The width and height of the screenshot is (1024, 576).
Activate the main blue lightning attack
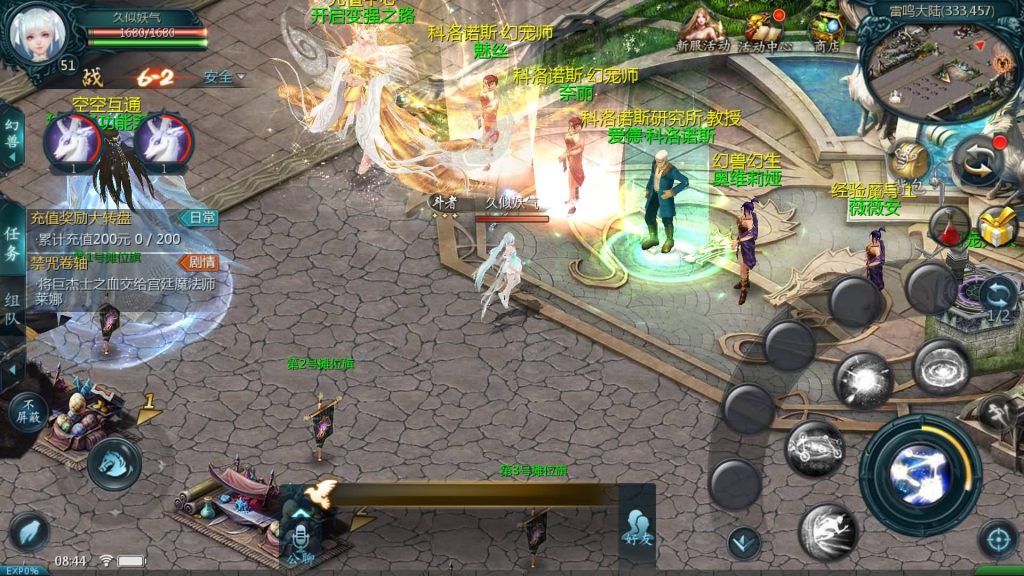(919, 472)
